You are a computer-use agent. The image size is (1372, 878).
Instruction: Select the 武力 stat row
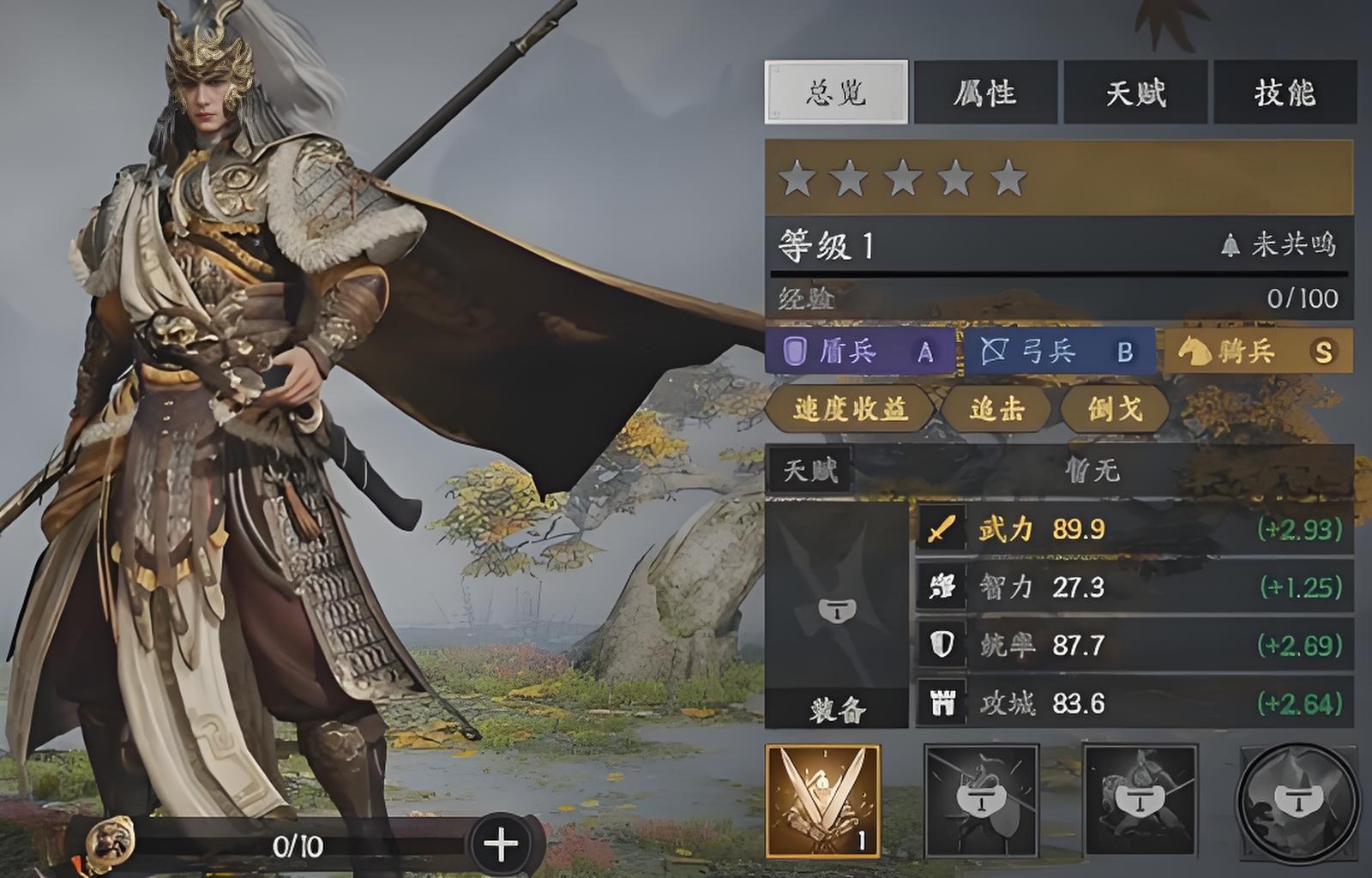pos(1134,529)
